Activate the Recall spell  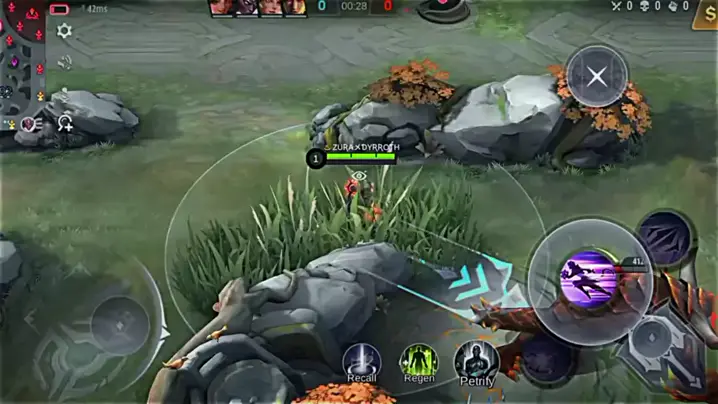362,361
